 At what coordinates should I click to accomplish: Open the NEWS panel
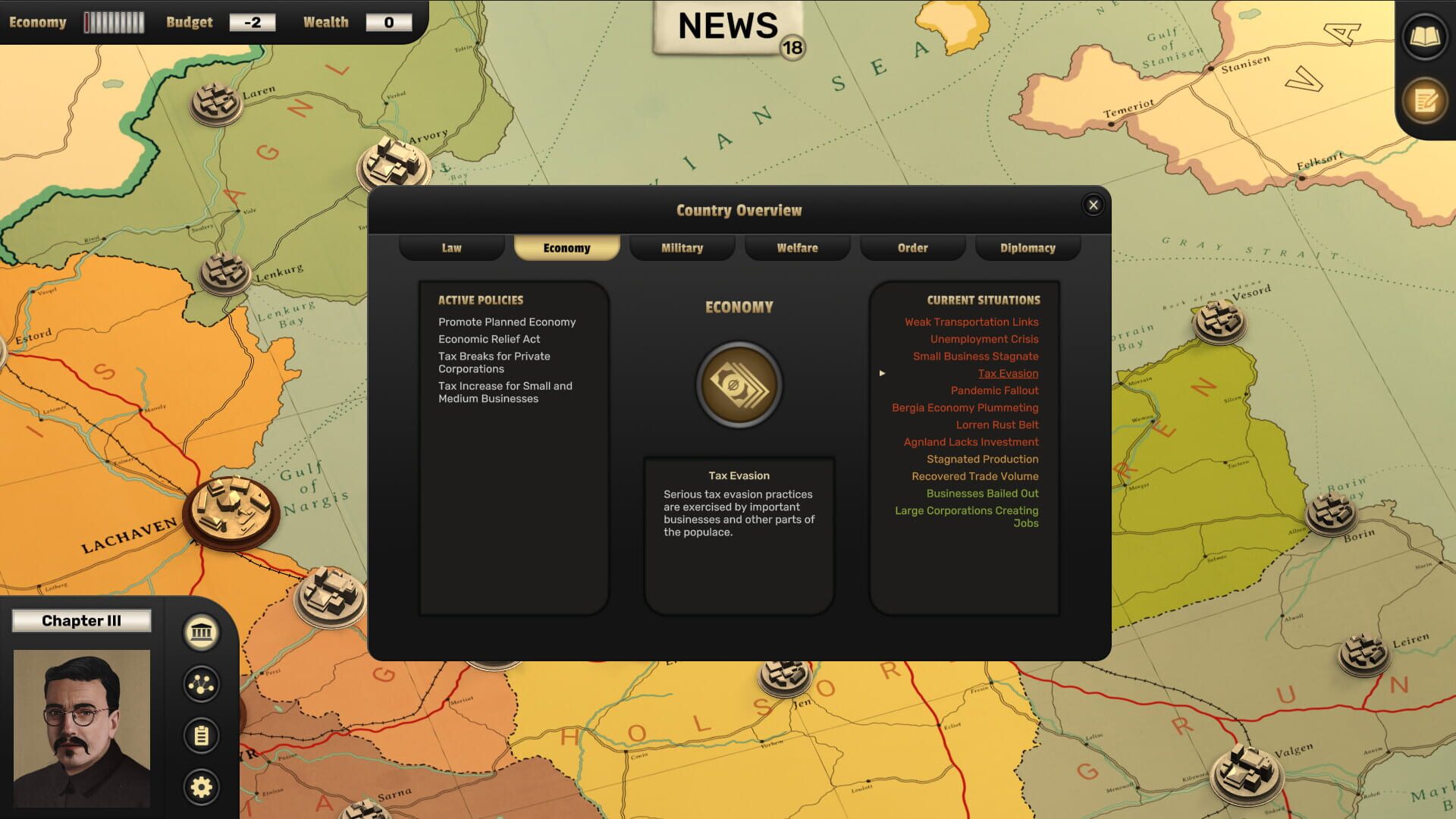tap(728, 27)
